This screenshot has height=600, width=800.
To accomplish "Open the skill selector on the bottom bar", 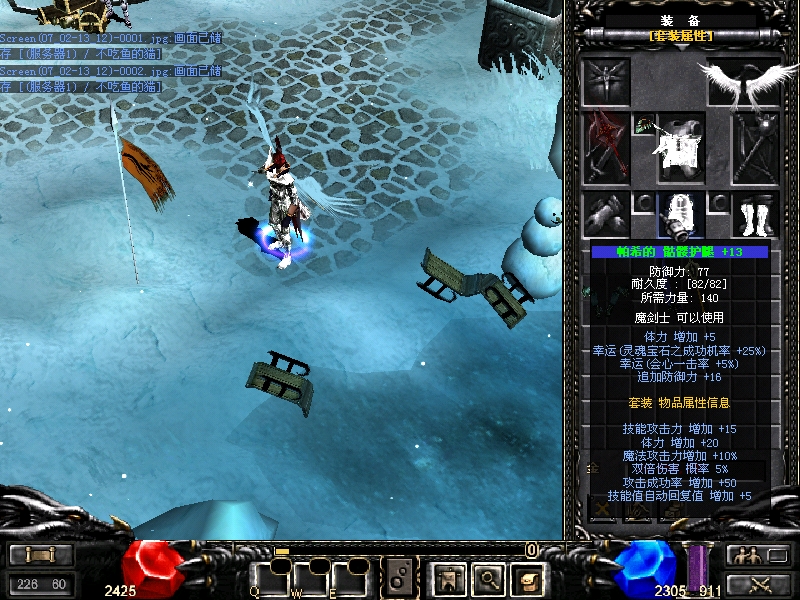I will [400, 577].
